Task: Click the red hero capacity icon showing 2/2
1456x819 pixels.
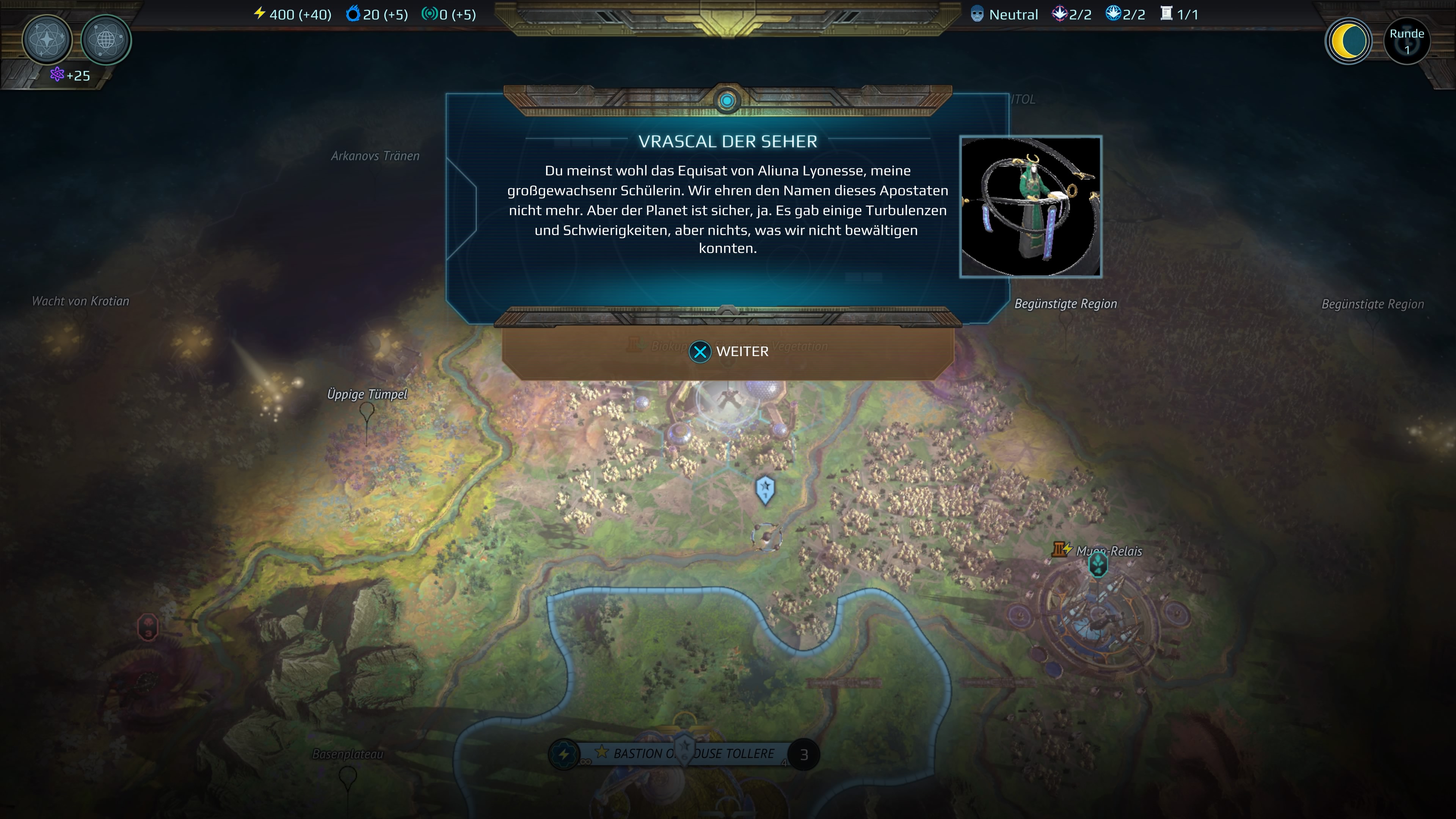Action: pos(1061,14)
